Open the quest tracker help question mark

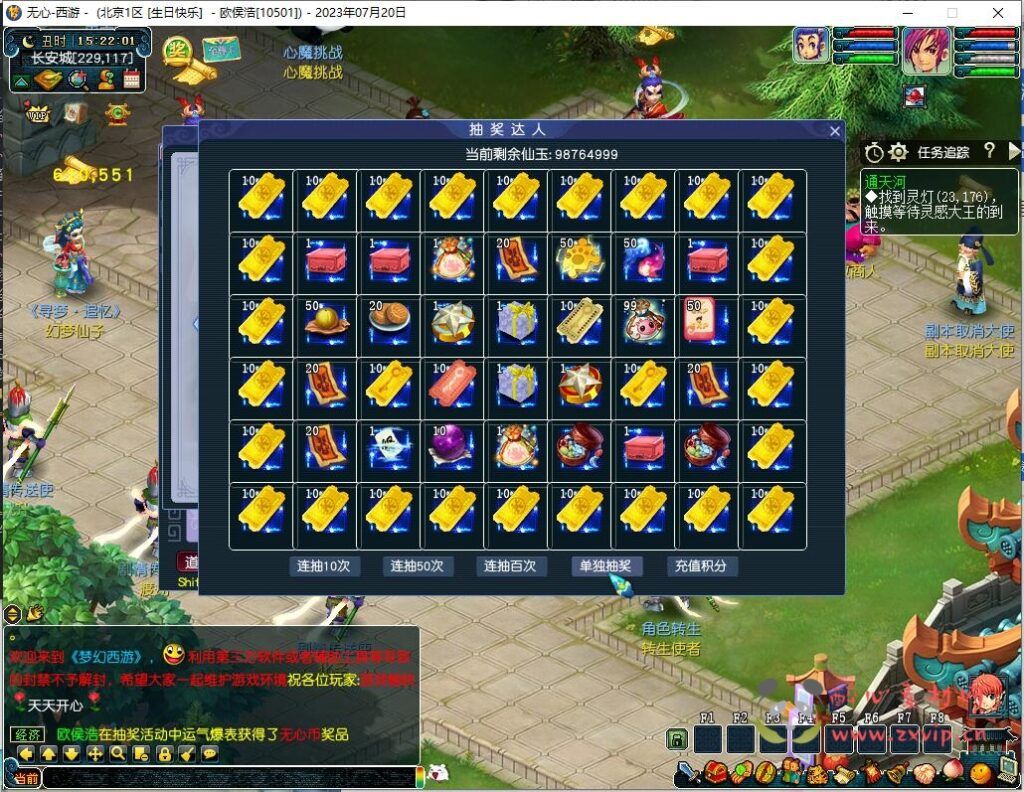(x=989, y=151)
